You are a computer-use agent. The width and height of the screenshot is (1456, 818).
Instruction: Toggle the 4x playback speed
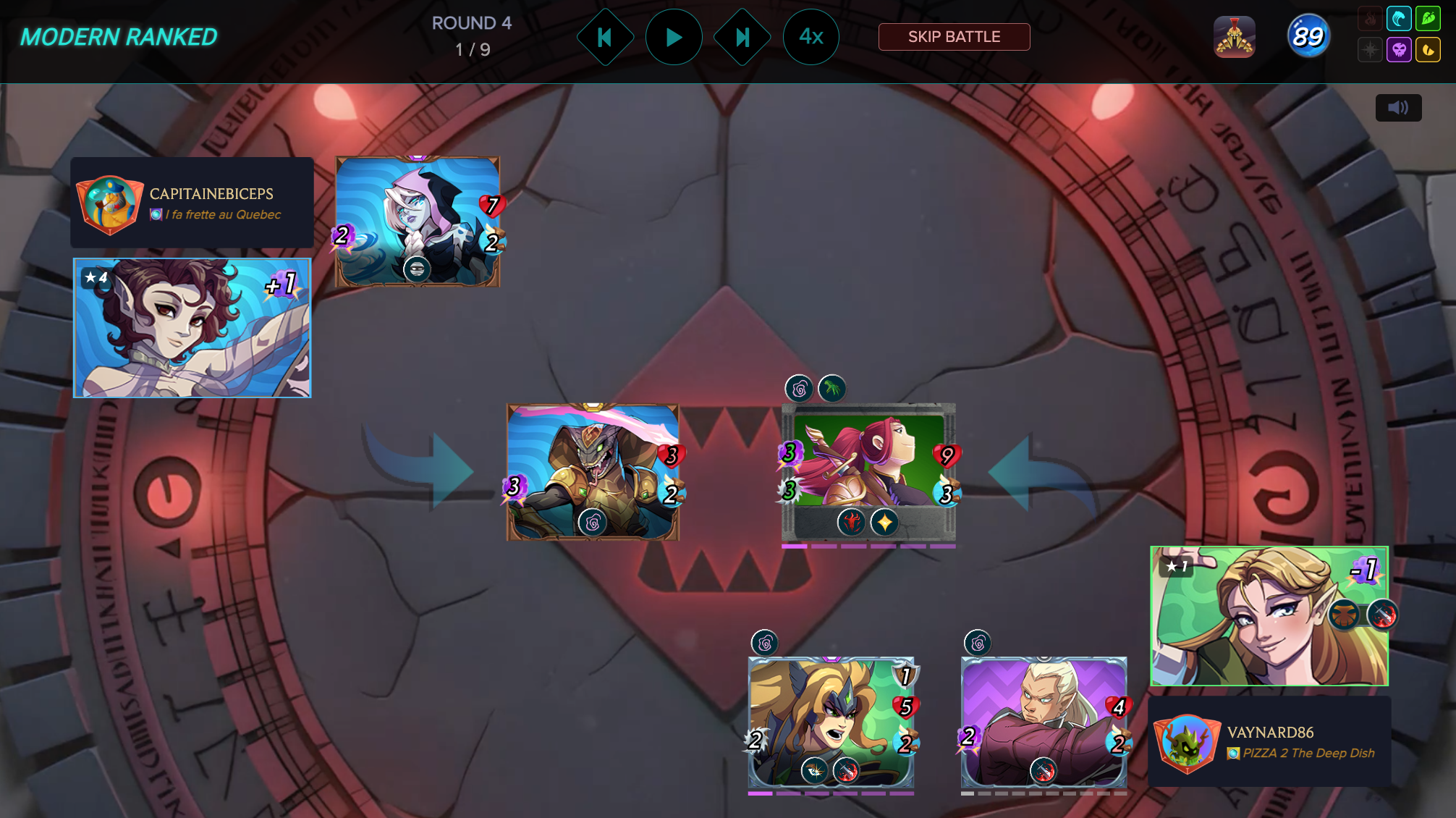tap(810, 37)
